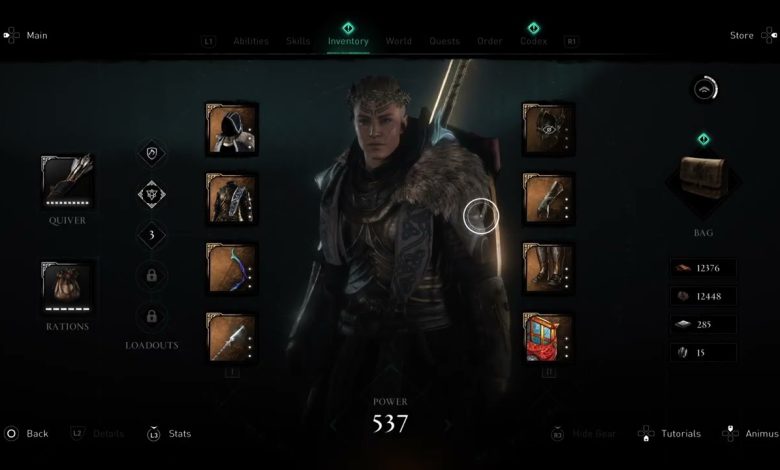The image size is (780, 470).
Task: Open the Store
Action: click(741, 36)
